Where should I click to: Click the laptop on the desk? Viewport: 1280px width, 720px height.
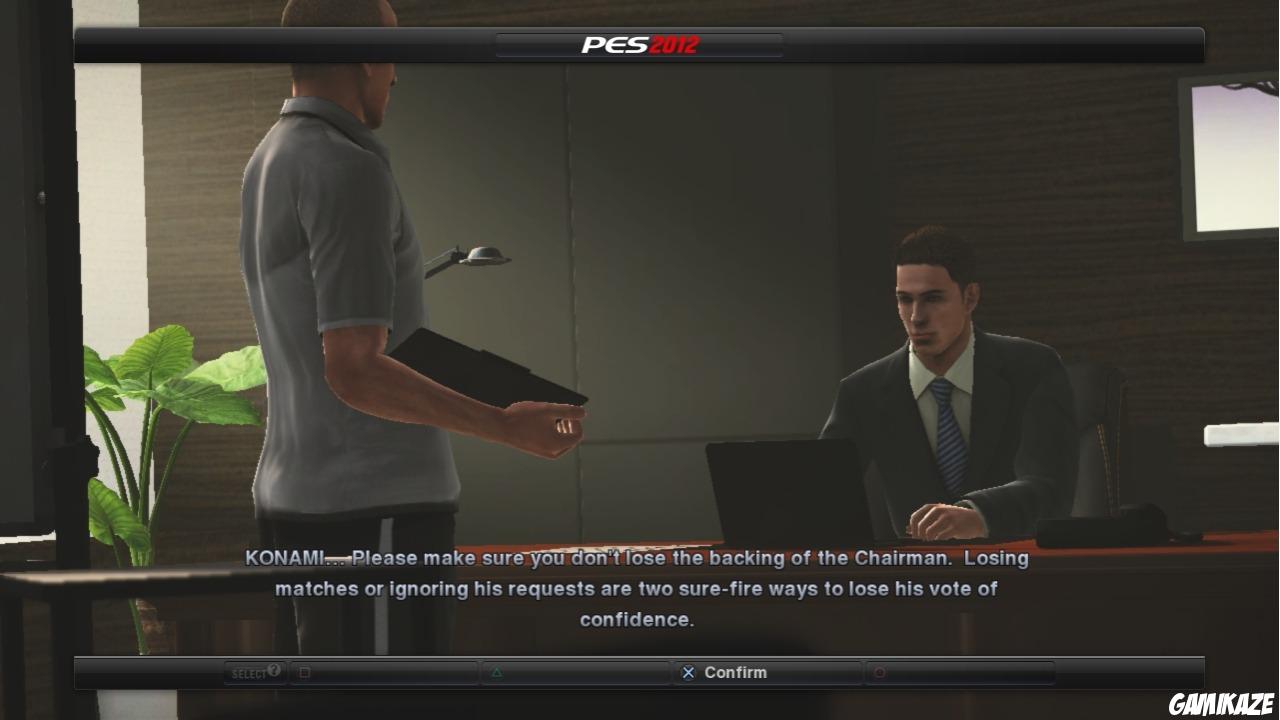(x=780, y=490)
